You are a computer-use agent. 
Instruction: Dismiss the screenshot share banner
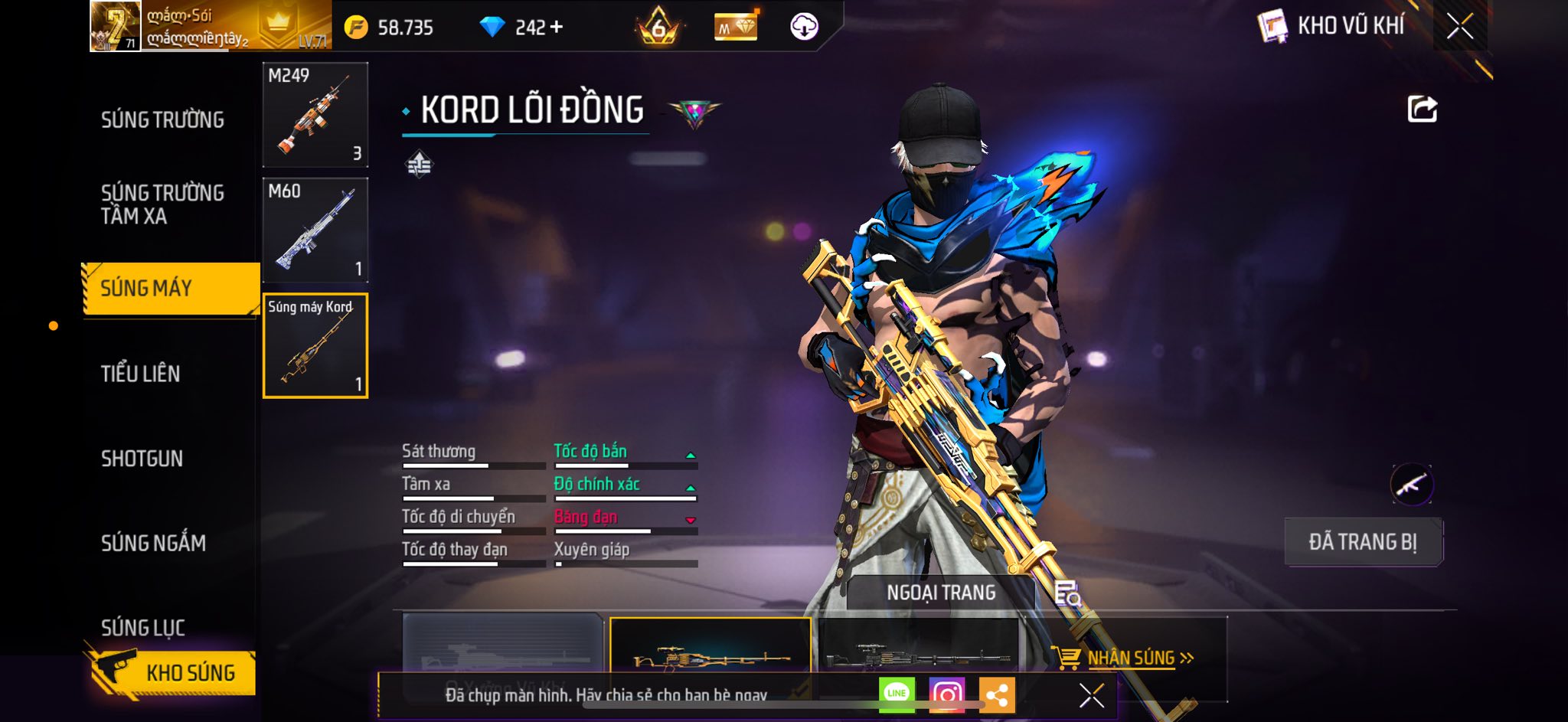click(1091, 695)
